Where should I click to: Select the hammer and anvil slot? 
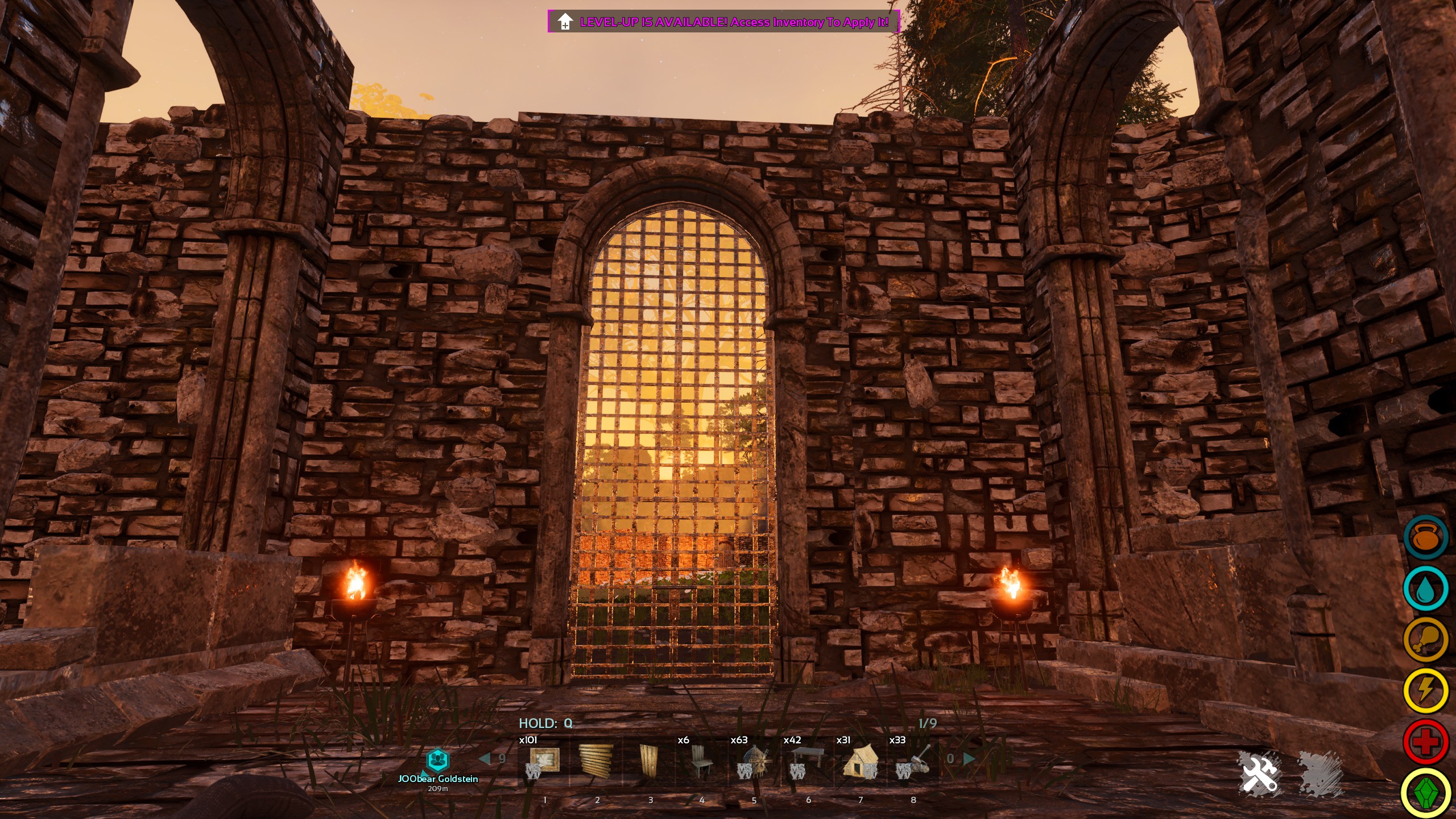tap(913, 761)
